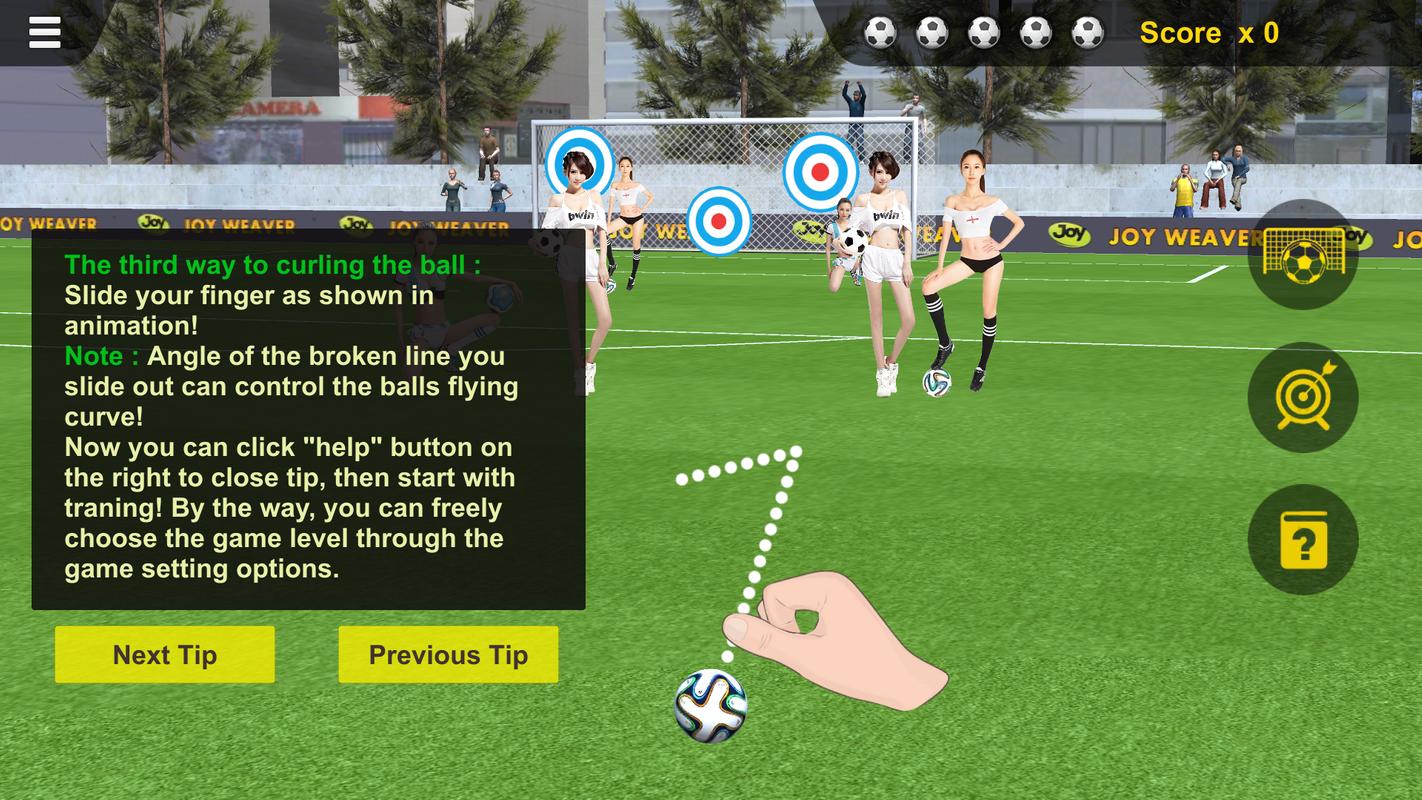Close tips with the help book button
This screenshot has height=800, width=1422.
pos(1303,540)
